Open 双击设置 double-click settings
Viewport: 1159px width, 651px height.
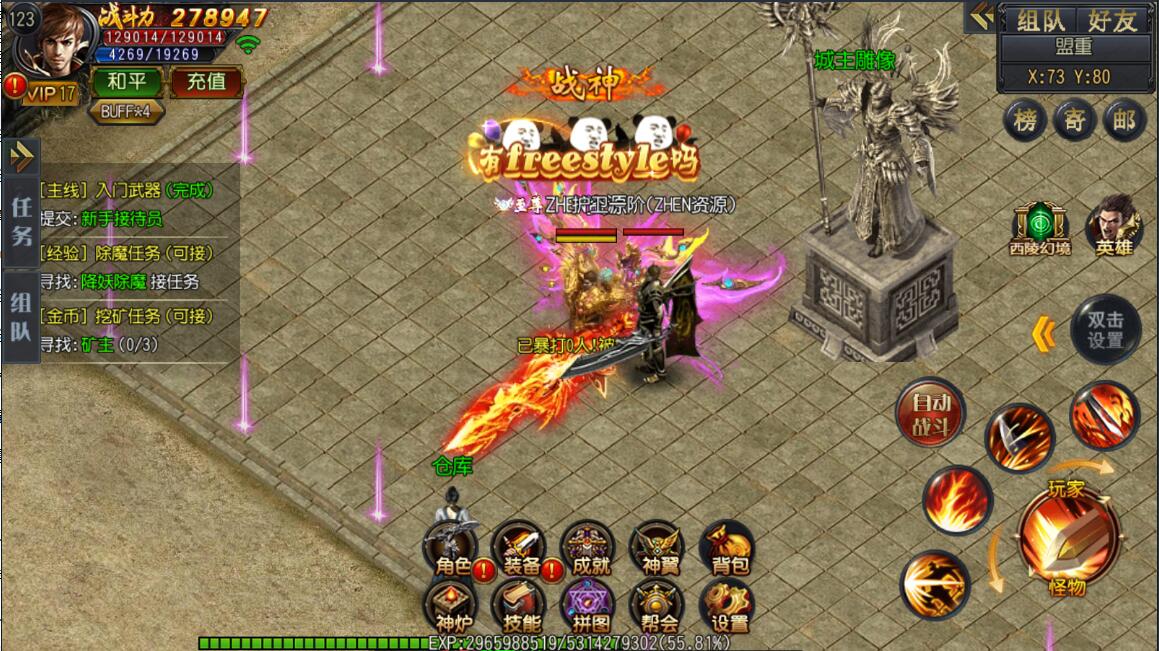tap(1105, 329)
